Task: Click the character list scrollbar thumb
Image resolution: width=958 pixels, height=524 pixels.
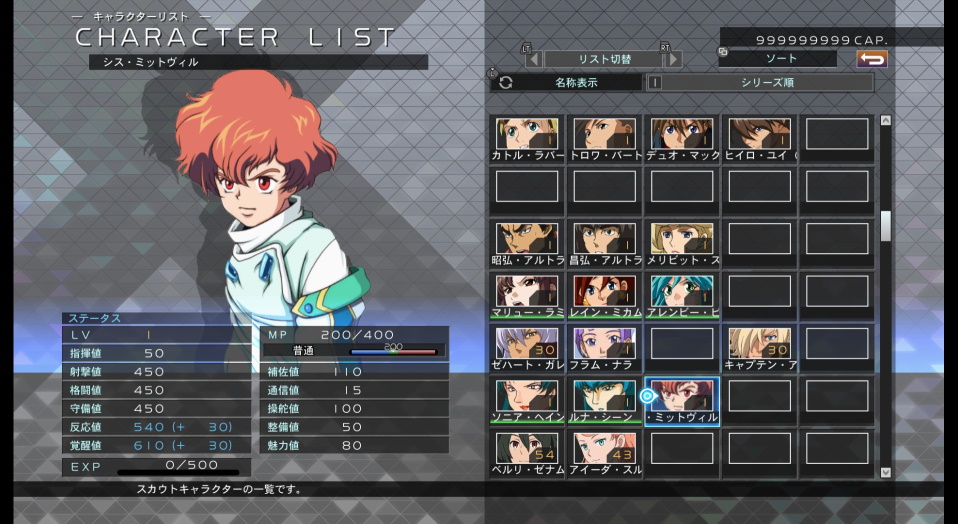Action: (885, 226)
